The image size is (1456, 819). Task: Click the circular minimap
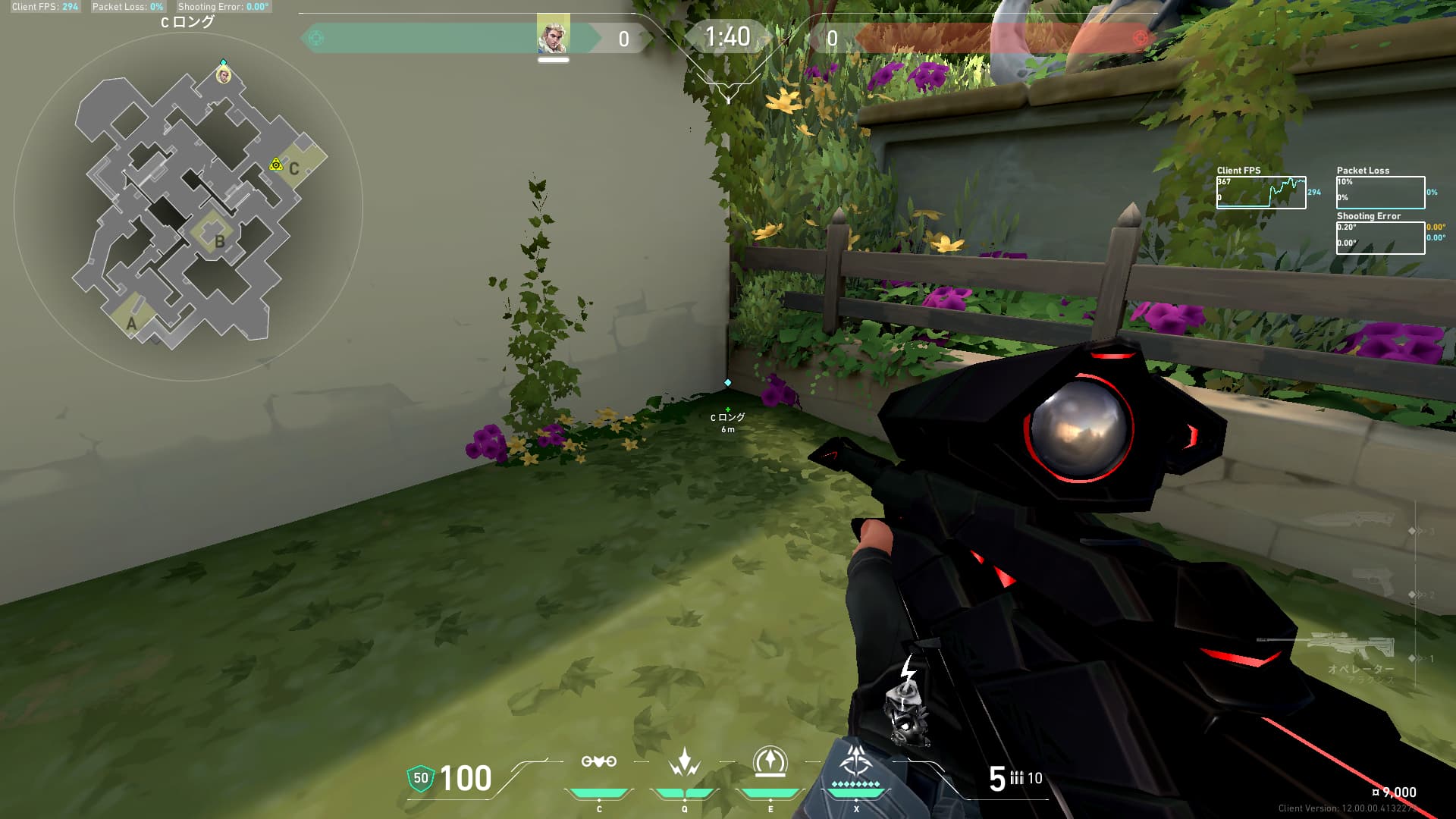point(188,206)
